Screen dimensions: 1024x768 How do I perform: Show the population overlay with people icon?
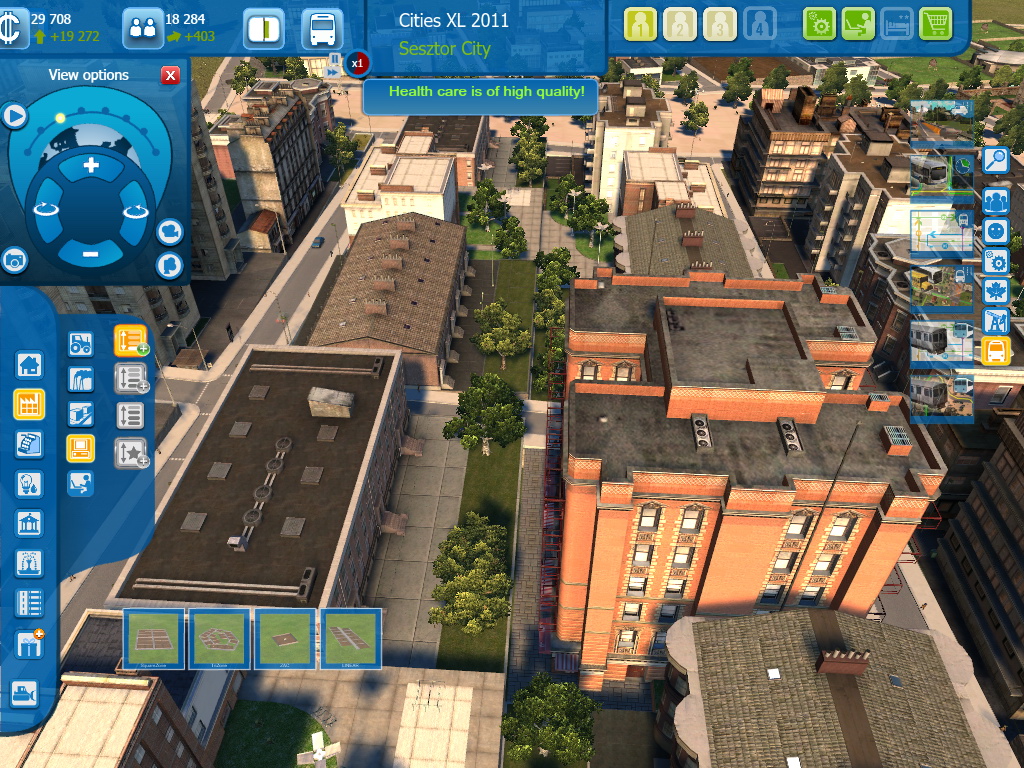tap(995, 200)
